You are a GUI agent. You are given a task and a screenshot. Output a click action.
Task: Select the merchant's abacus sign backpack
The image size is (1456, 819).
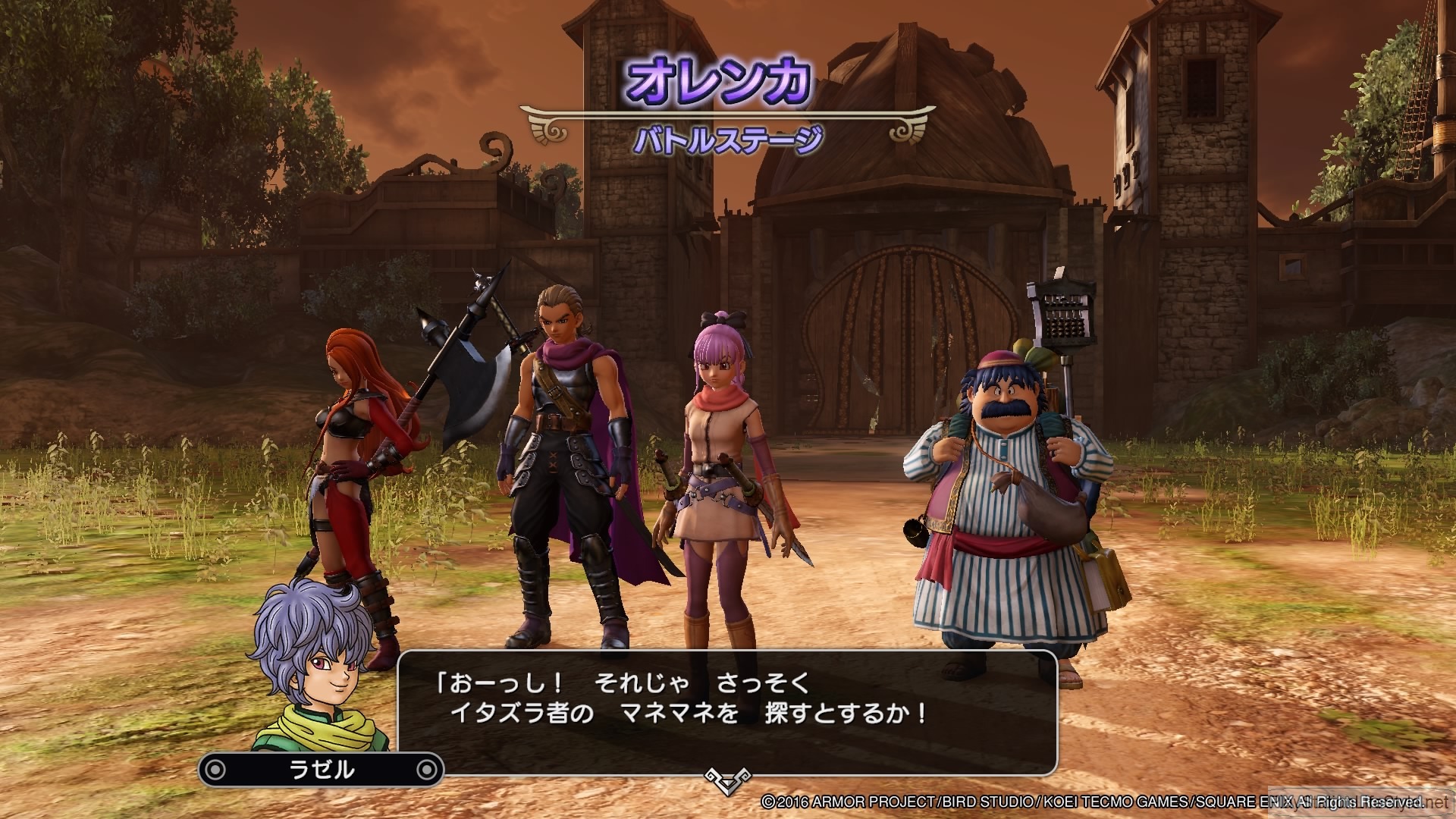pos(1065,315)
